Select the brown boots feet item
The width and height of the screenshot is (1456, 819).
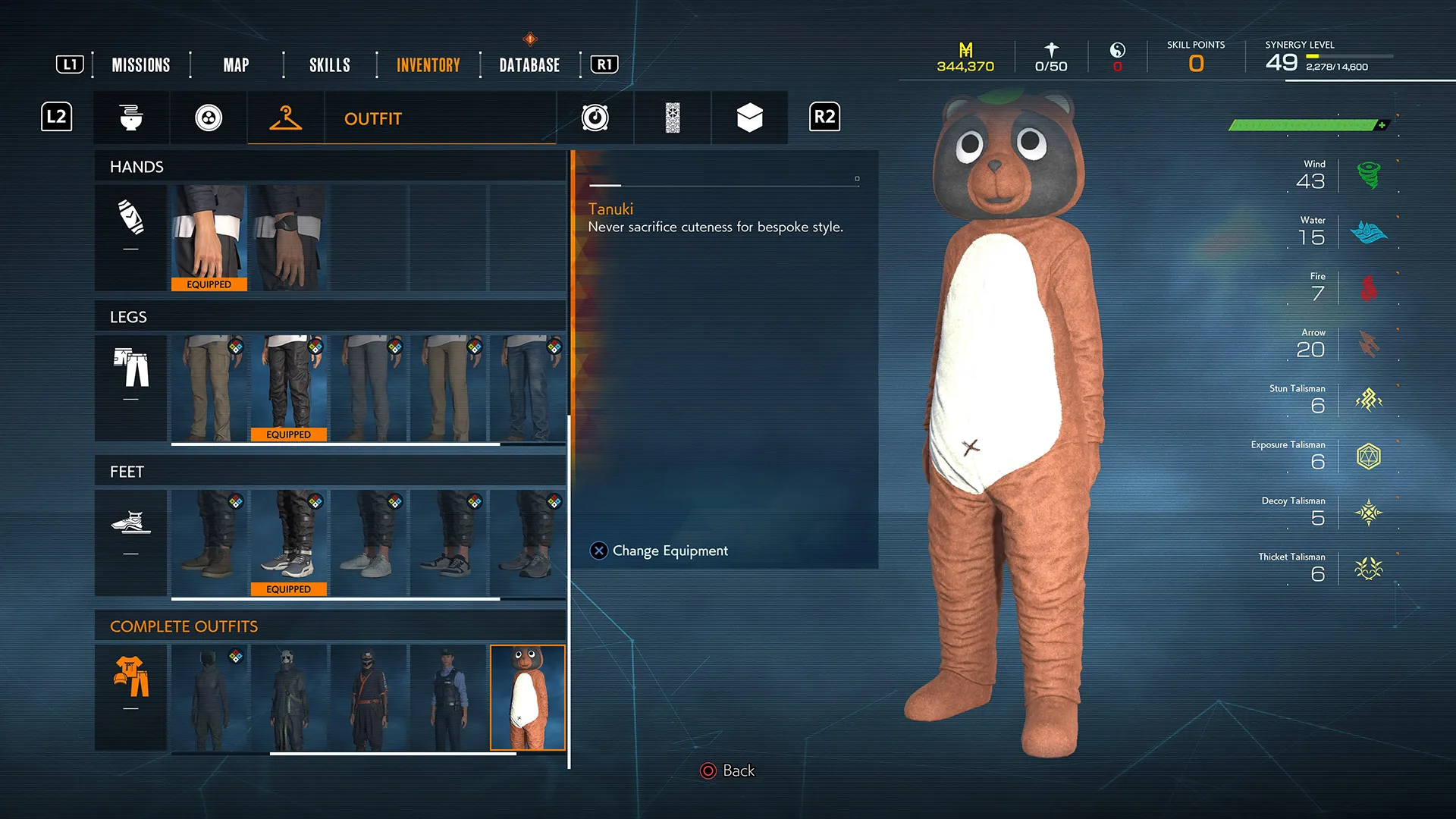pyautogui.click(x=209, y=543)
